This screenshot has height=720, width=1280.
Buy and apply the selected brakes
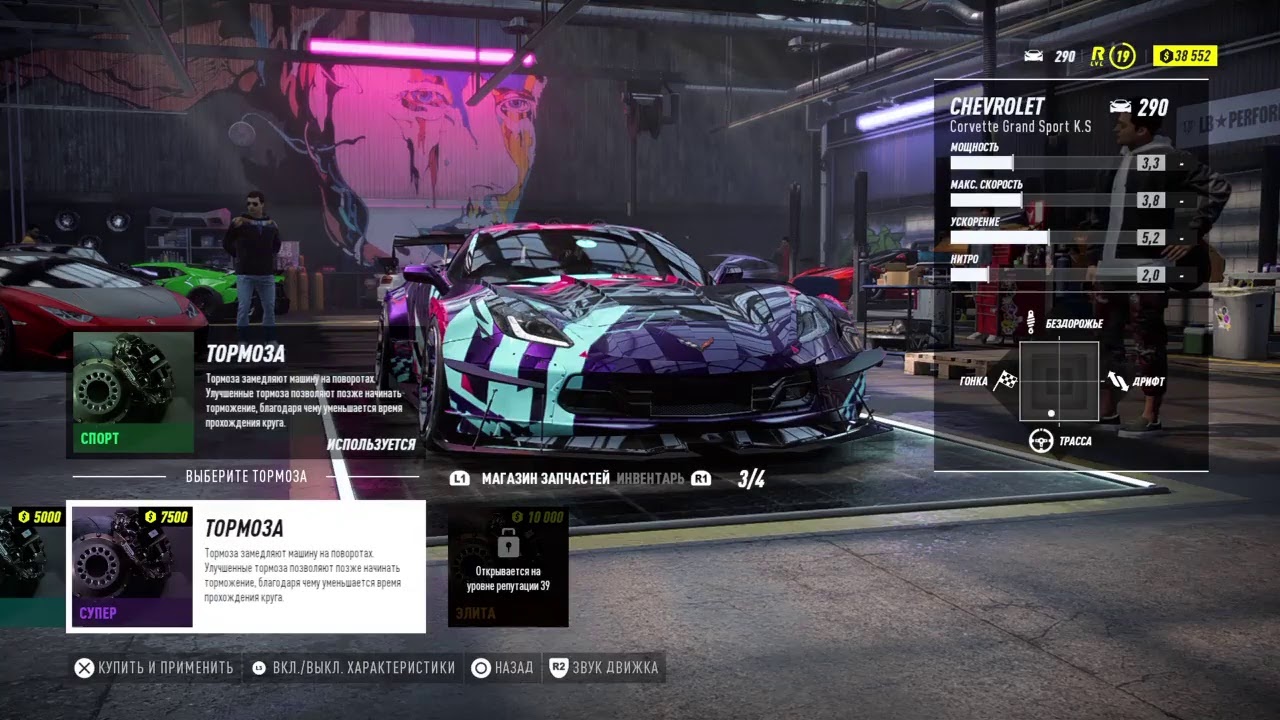154,667
